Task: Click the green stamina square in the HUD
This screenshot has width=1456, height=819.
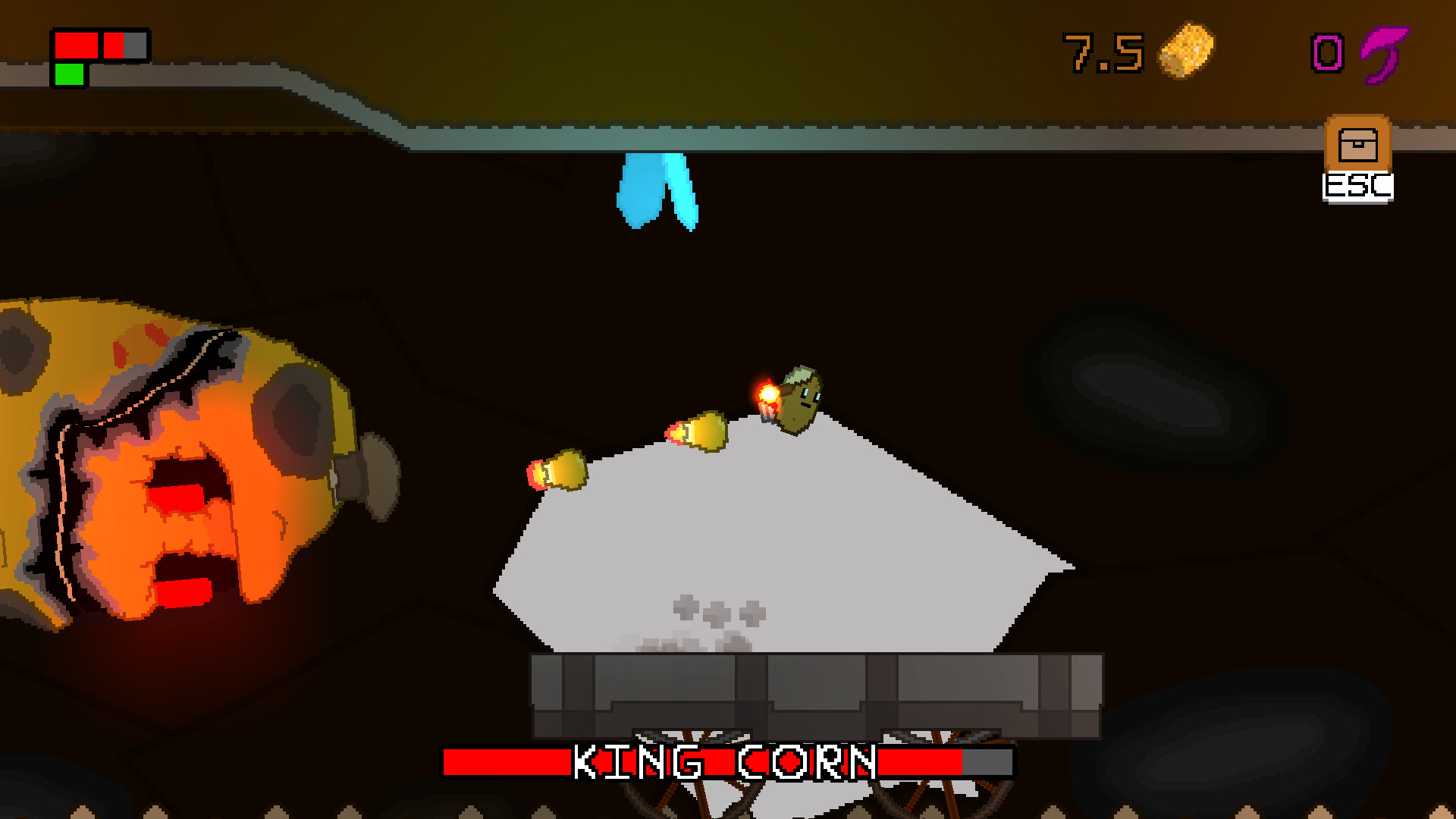Action: click(x=68, y=73)
